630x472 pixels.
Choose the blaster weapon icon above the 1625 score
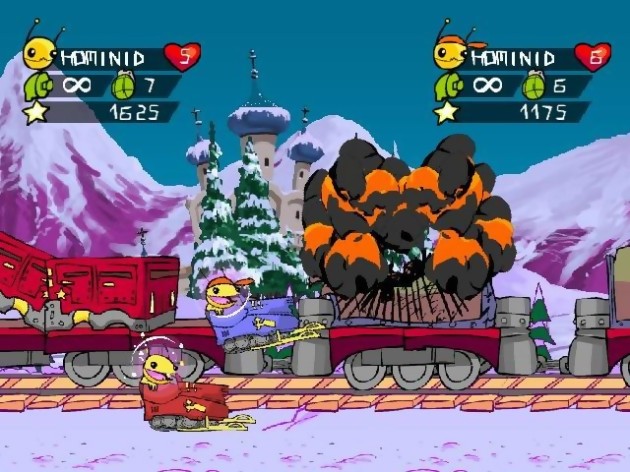click(37, 85)
